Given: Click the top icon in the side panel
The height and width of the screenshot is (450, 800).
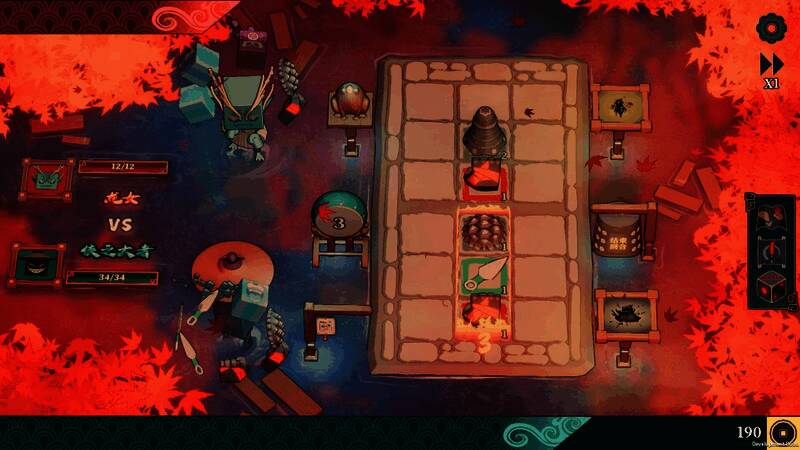Looking at the screenshot, I should [x=771, y=215].
